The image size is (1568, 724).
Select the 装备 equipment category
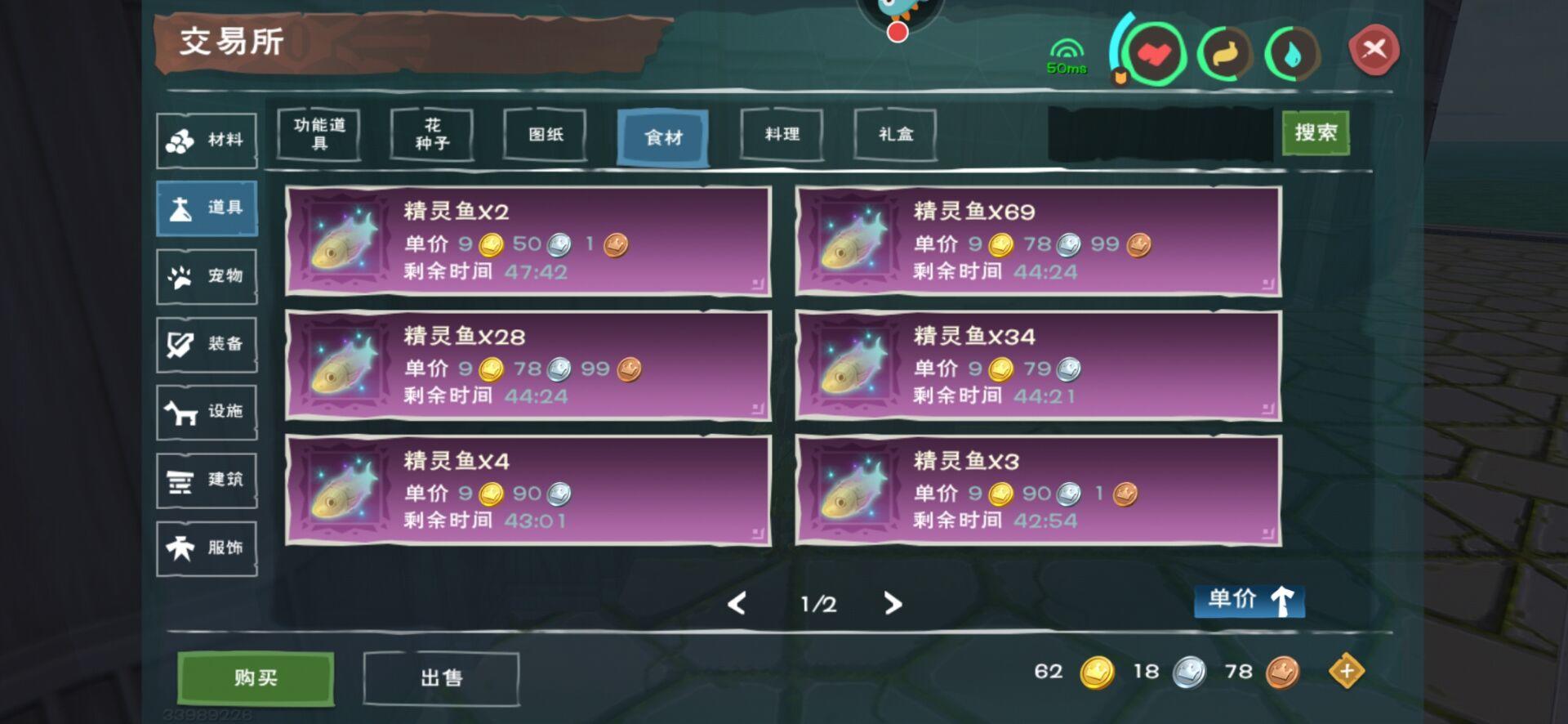coord(207,343)
